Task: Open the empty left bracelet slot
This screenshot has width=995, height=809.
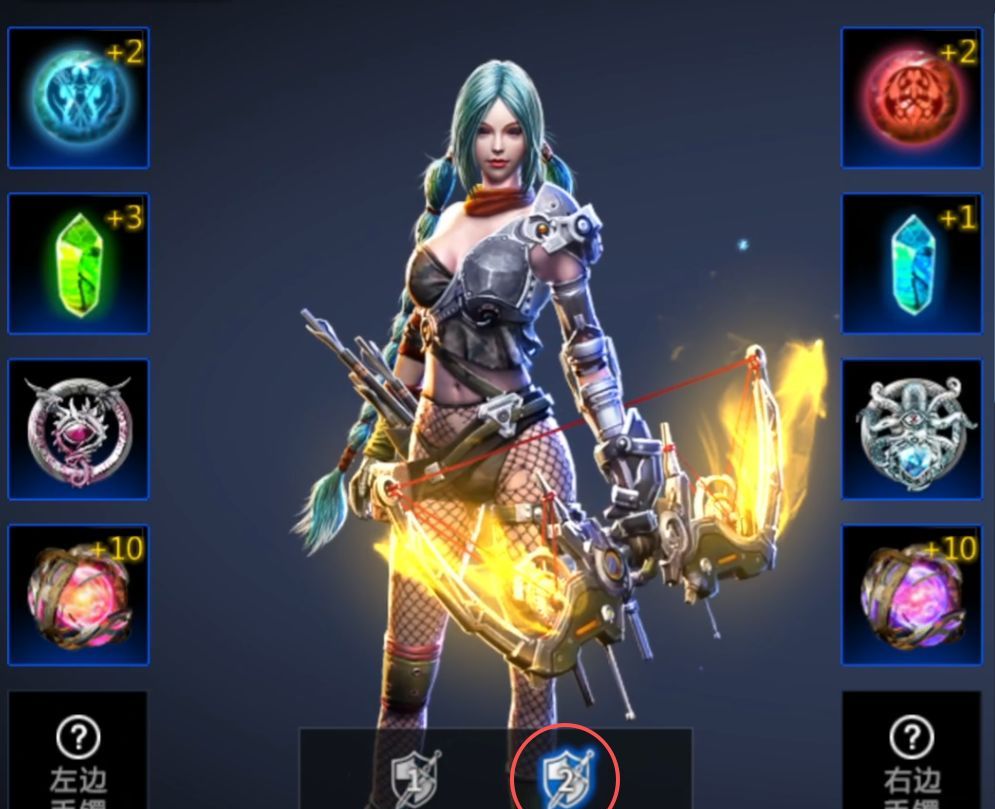Action: pyautogui.click(x=78, y=752)
